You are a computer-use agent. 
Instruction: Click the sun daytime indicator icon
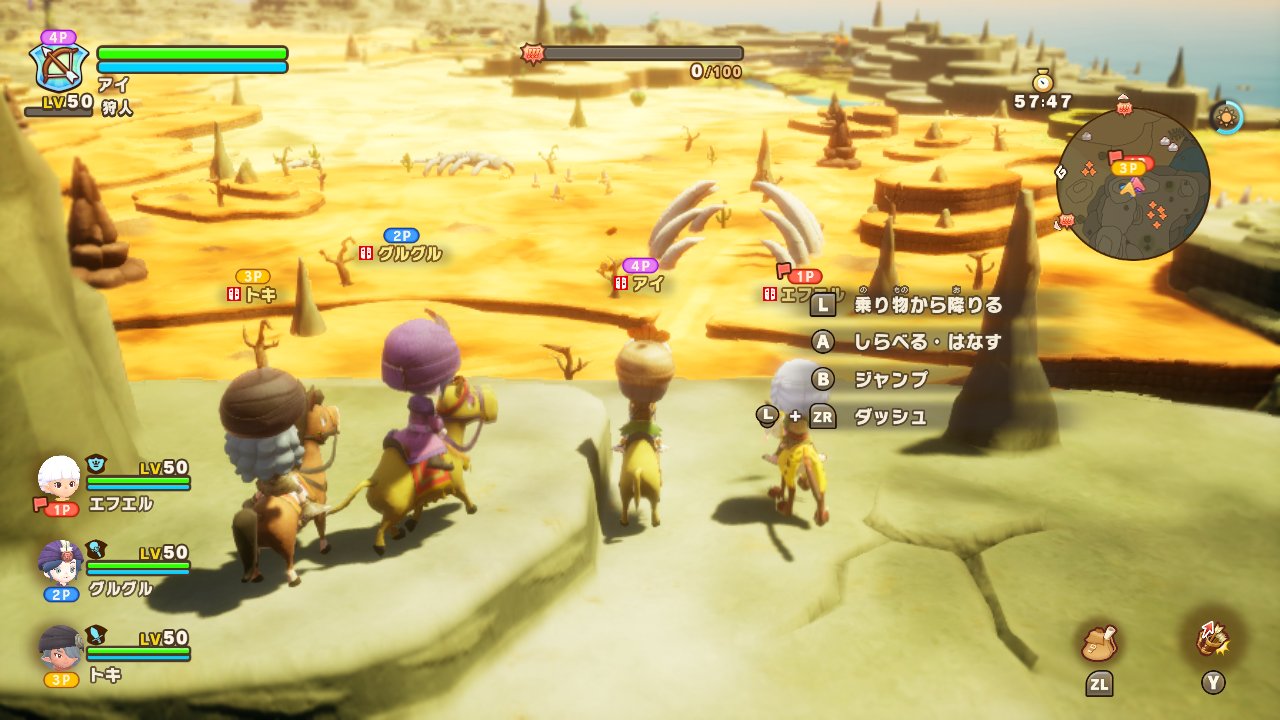coord(1226,117)
